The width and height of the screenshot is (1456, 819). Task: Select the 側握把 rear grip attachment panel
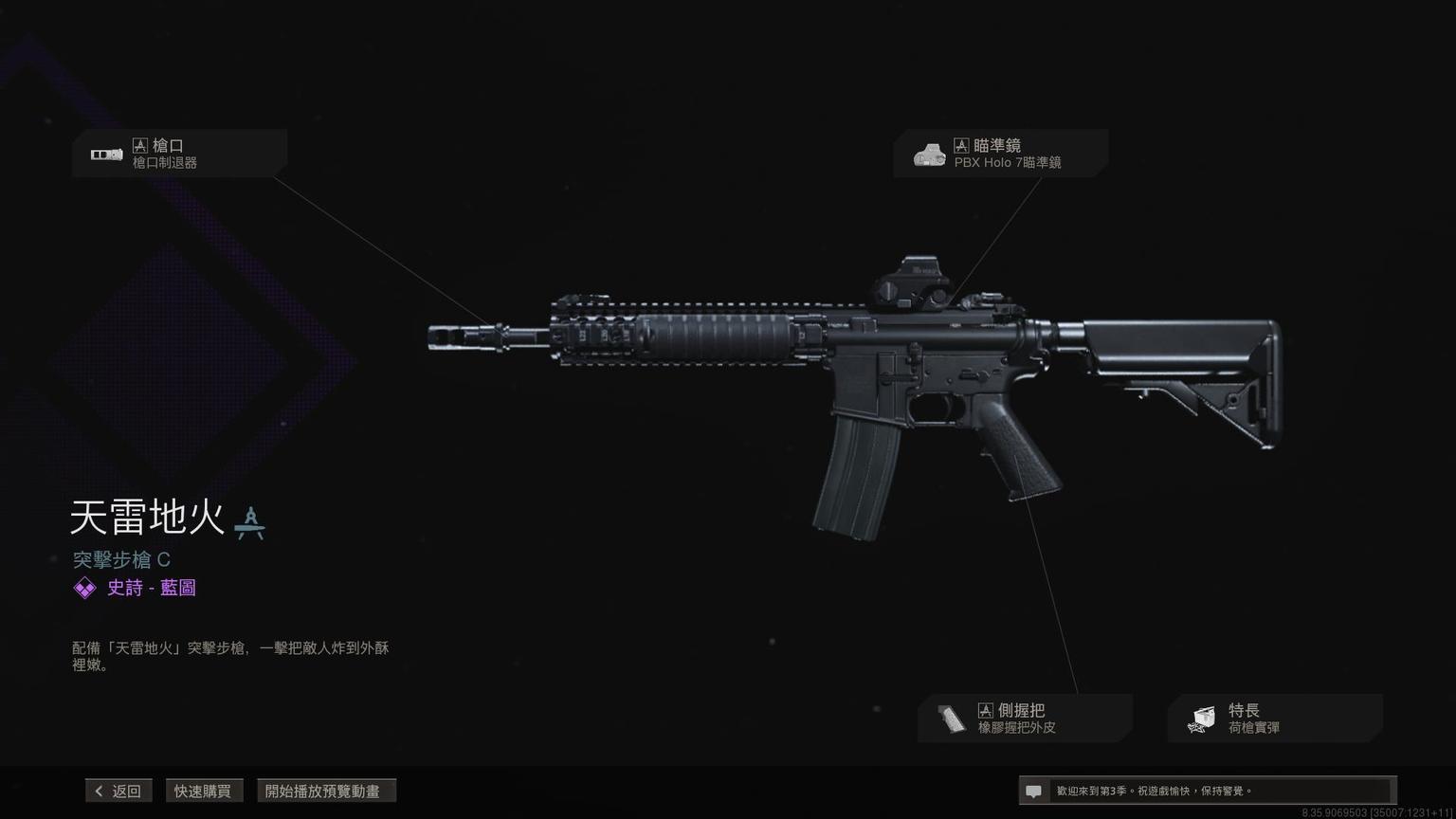tap(1024, 719)
